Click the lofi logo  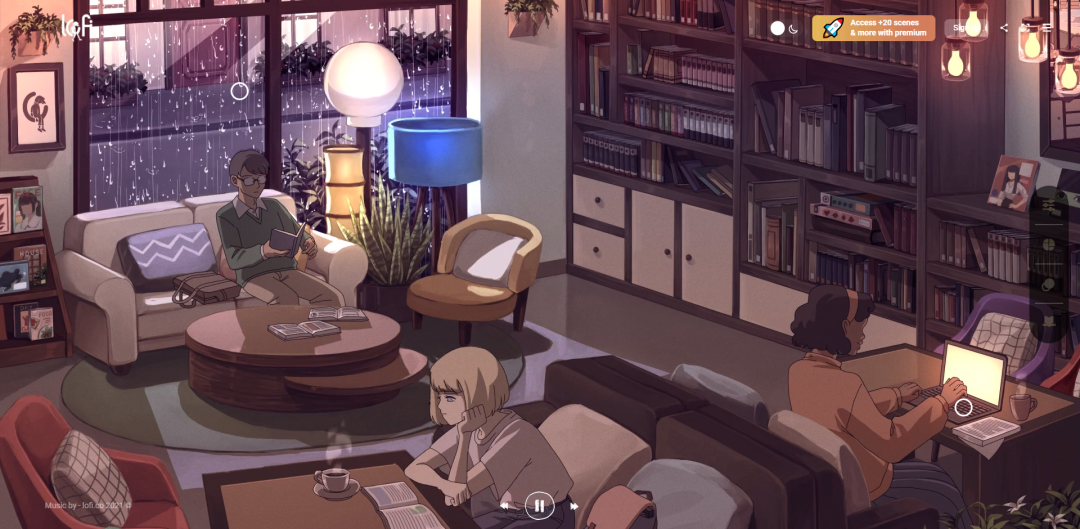click(77, 26)
